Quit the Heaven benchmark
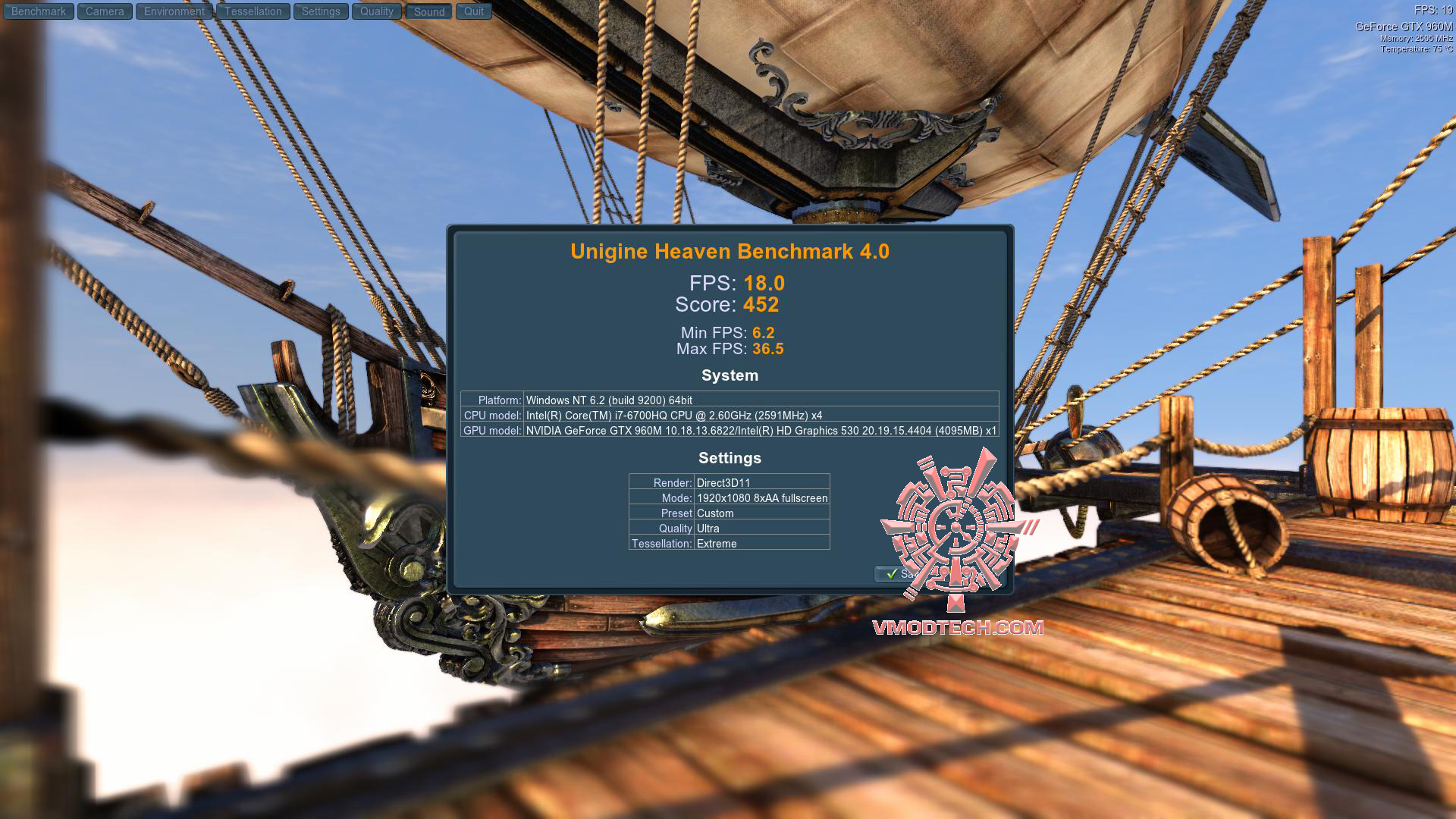 (474, 11)
